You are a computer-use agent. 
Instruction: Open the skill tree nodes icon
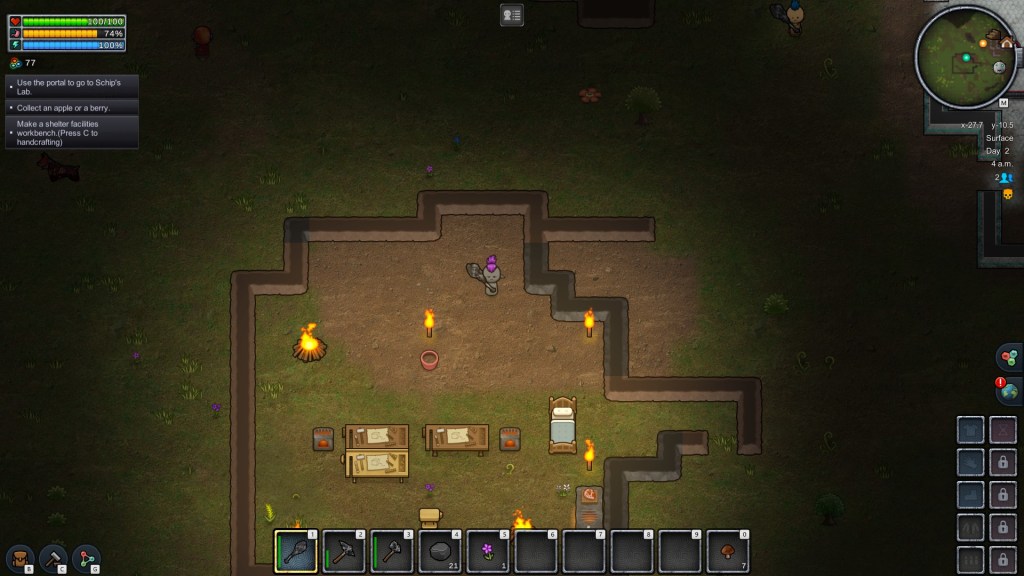tap(86, 558)
